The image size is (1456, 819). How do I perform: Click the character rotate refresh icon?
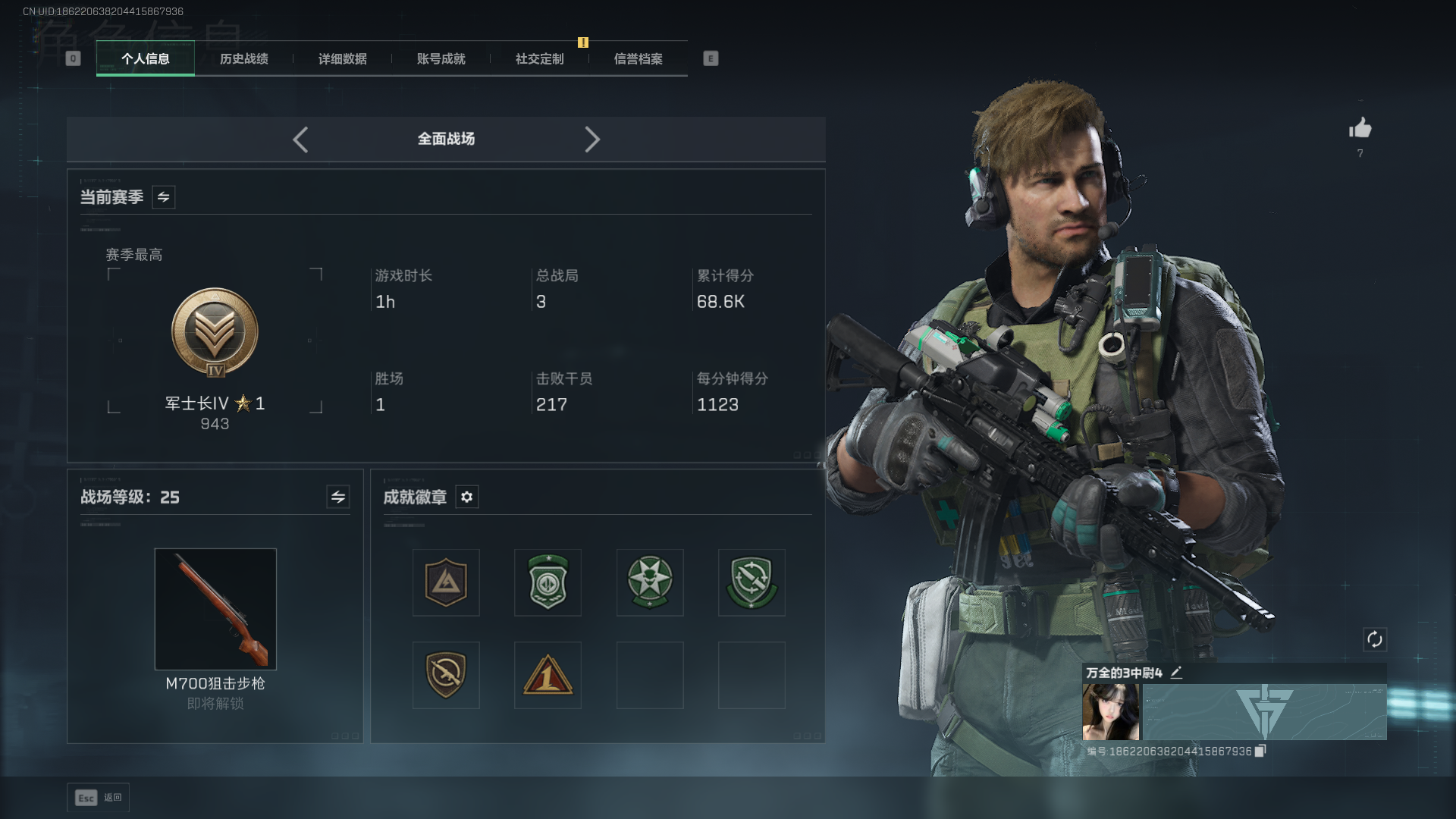pos(1374,639)
